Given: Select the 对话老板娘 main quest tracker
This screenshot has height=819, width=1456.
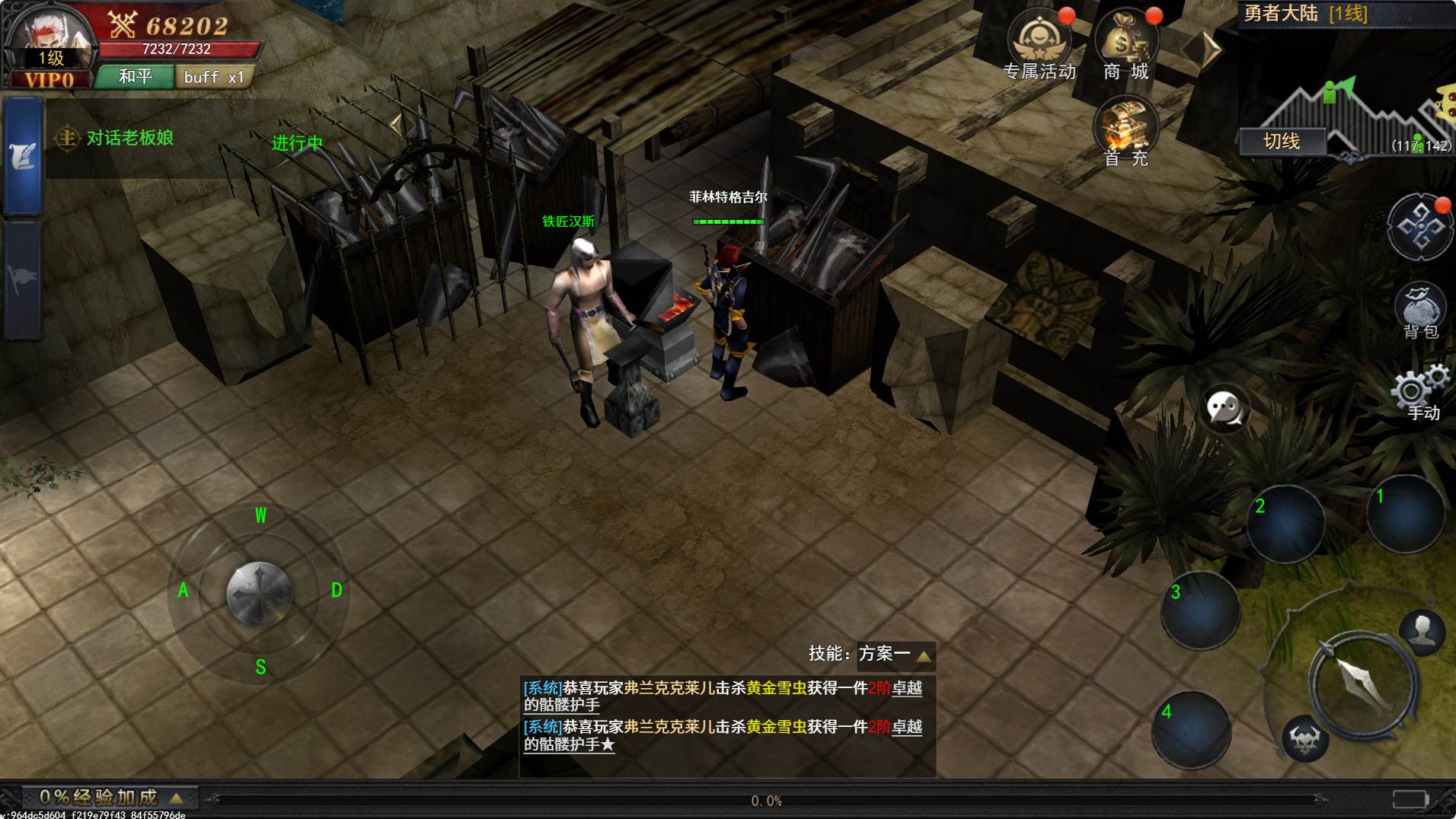Looking at the screenshot, I should point(129,139).
